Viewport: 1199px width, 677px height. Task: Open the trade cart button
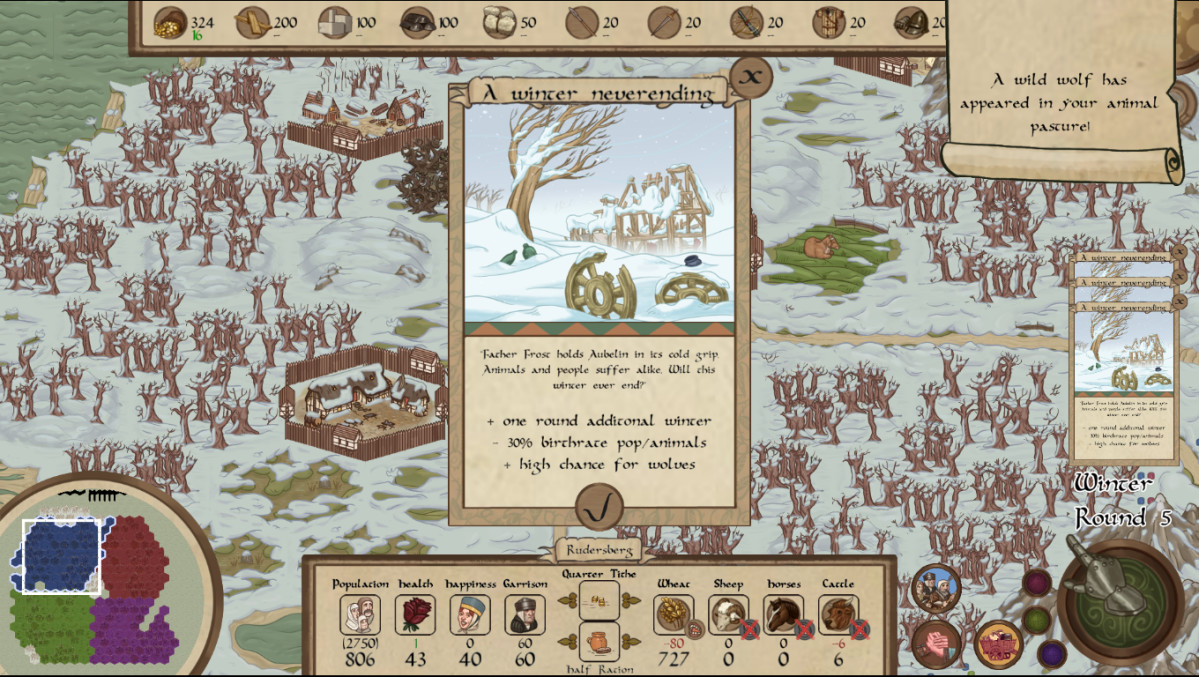(997, 644)
